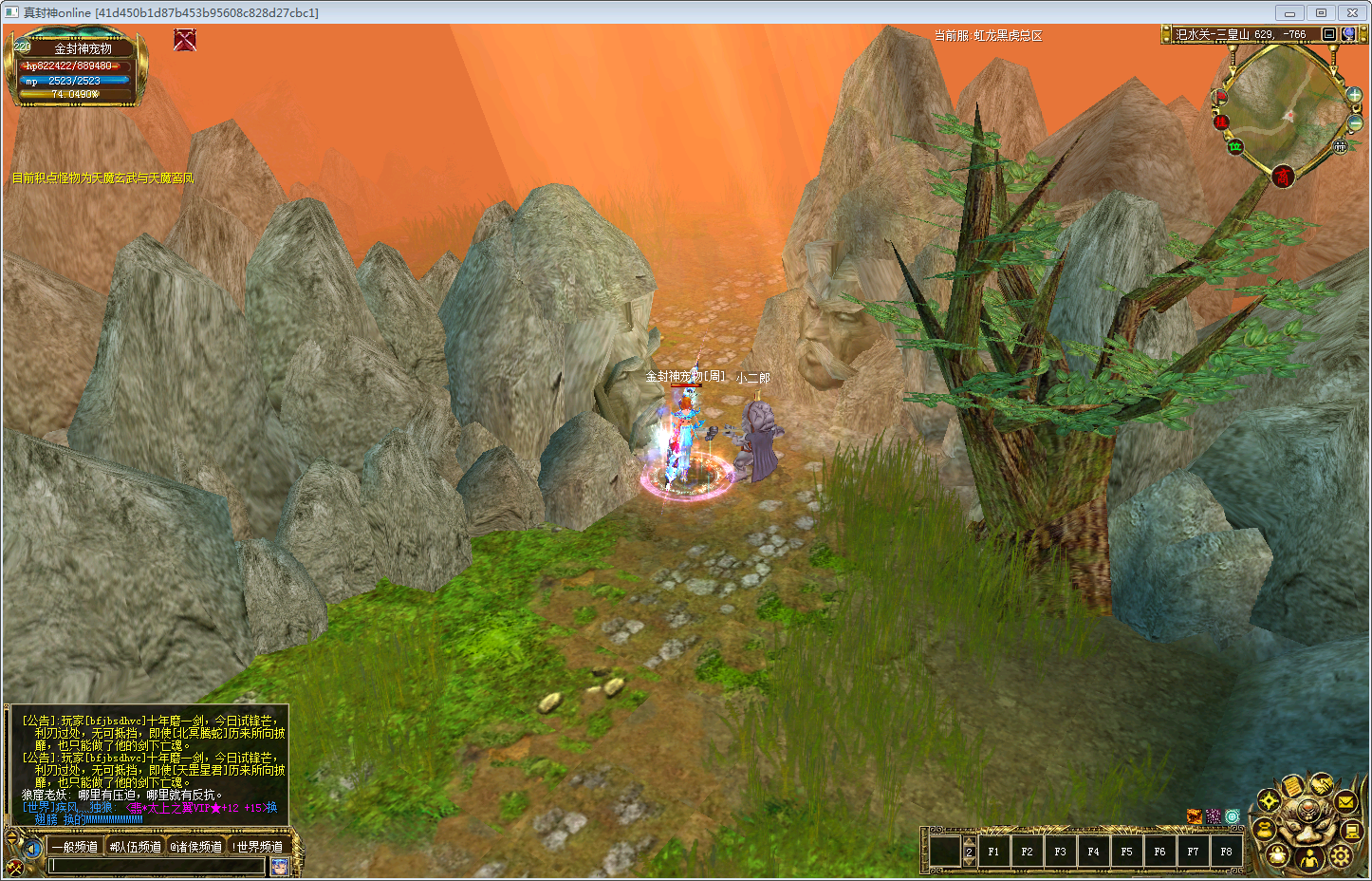Open the 商 shop button under the minimap

(x=1283, y=176)
